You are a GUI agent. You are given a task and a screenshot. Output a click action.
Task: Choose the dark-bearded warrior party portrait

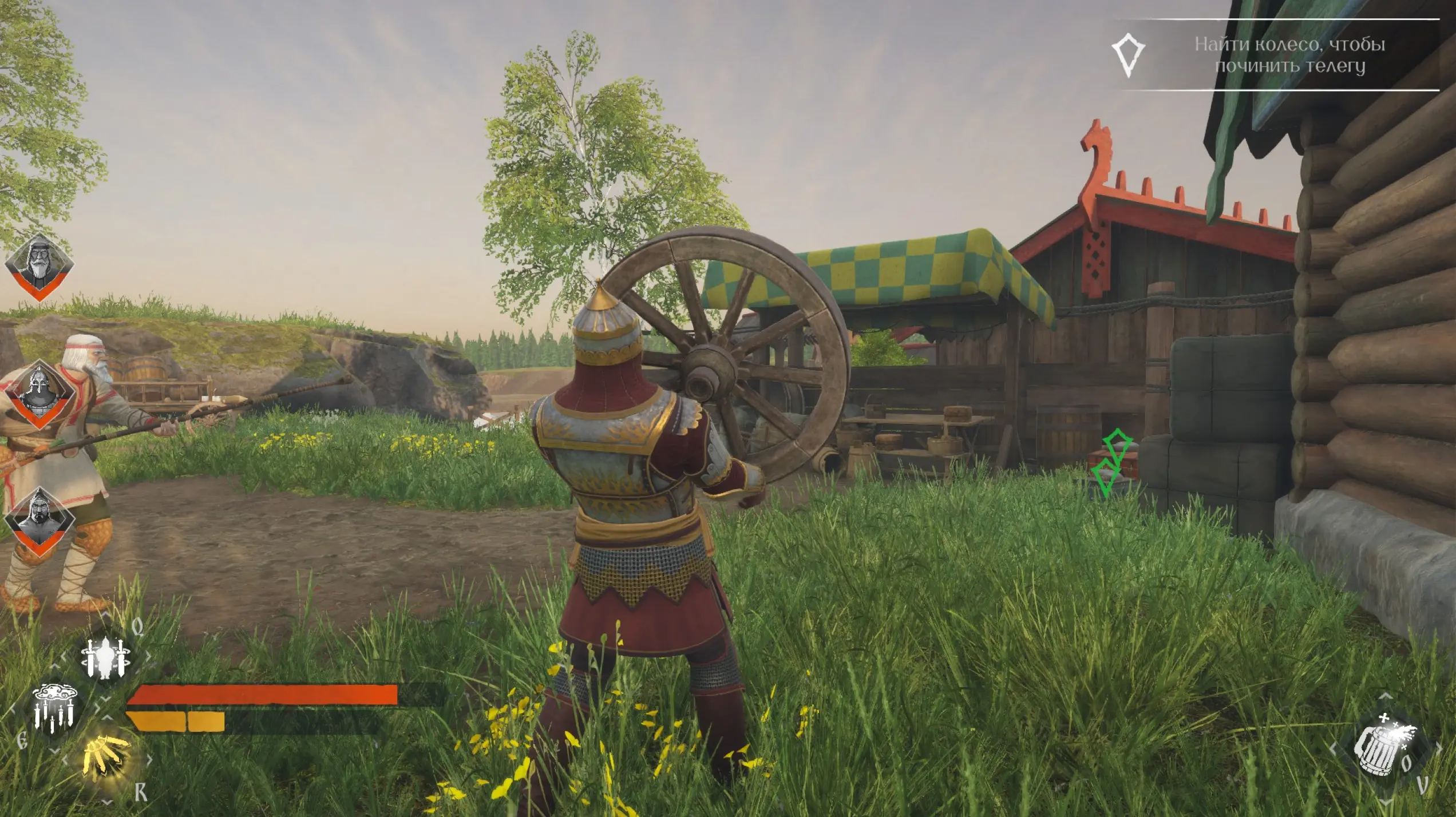39,522
